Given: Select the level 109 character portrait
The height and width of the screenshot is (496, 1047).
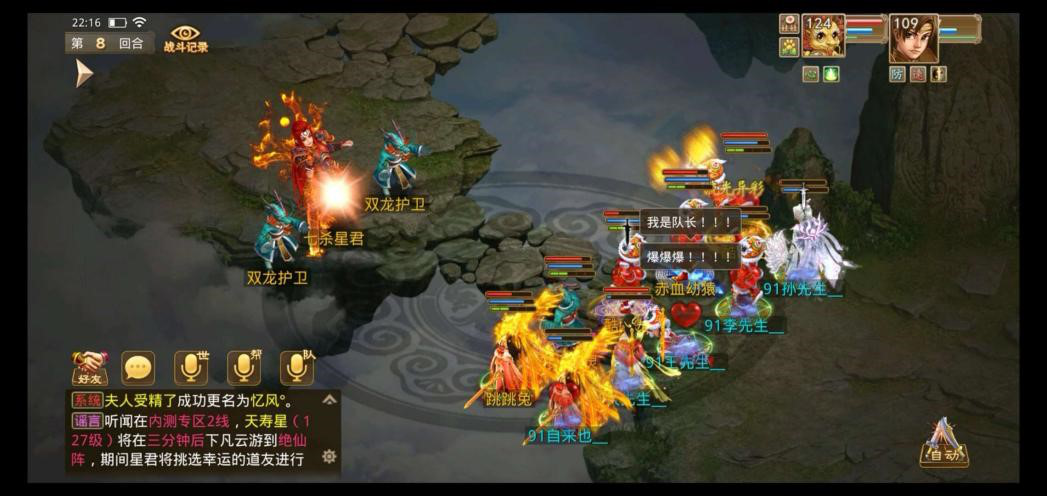Looking at the screenshot, I should point(913,38).
